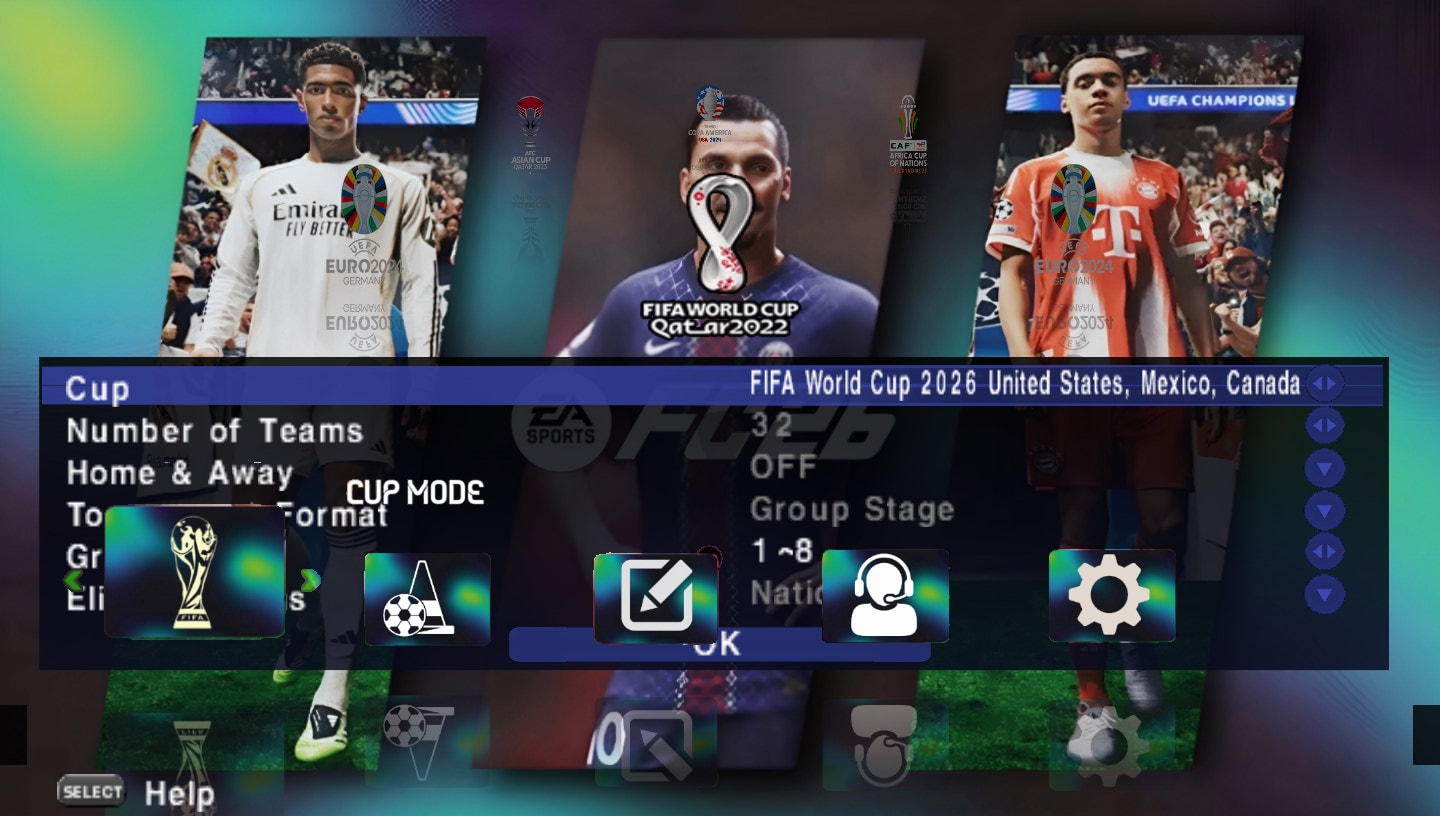The height and width of the screenshot is (816, 1440).
Task: Select the Cup menu entry
Action: tap(96, 388)
